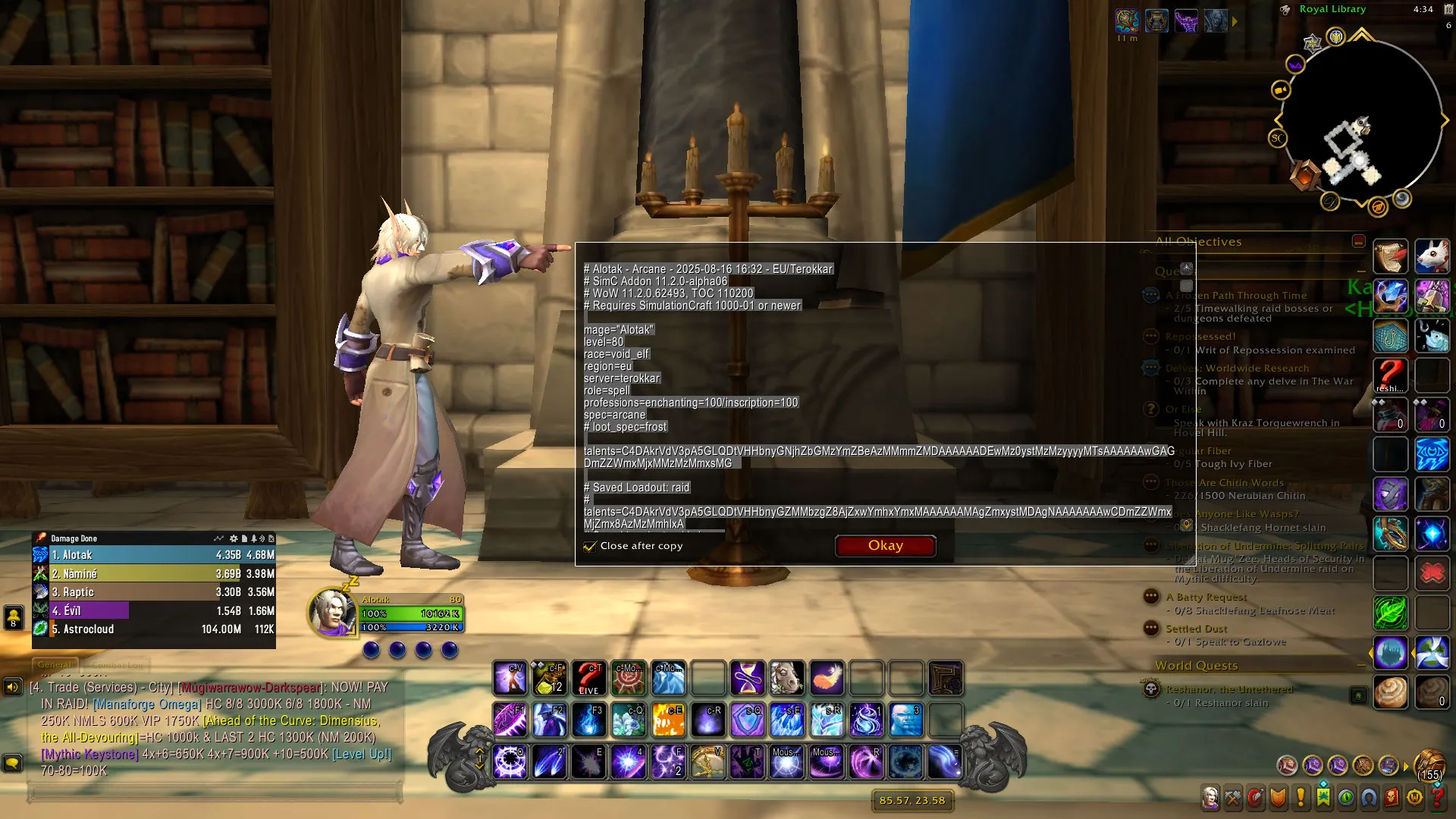Open the character info micro button
The height and width of the screenshot is (819, 1456).
pyautogui.click(x=1210, y=797)
